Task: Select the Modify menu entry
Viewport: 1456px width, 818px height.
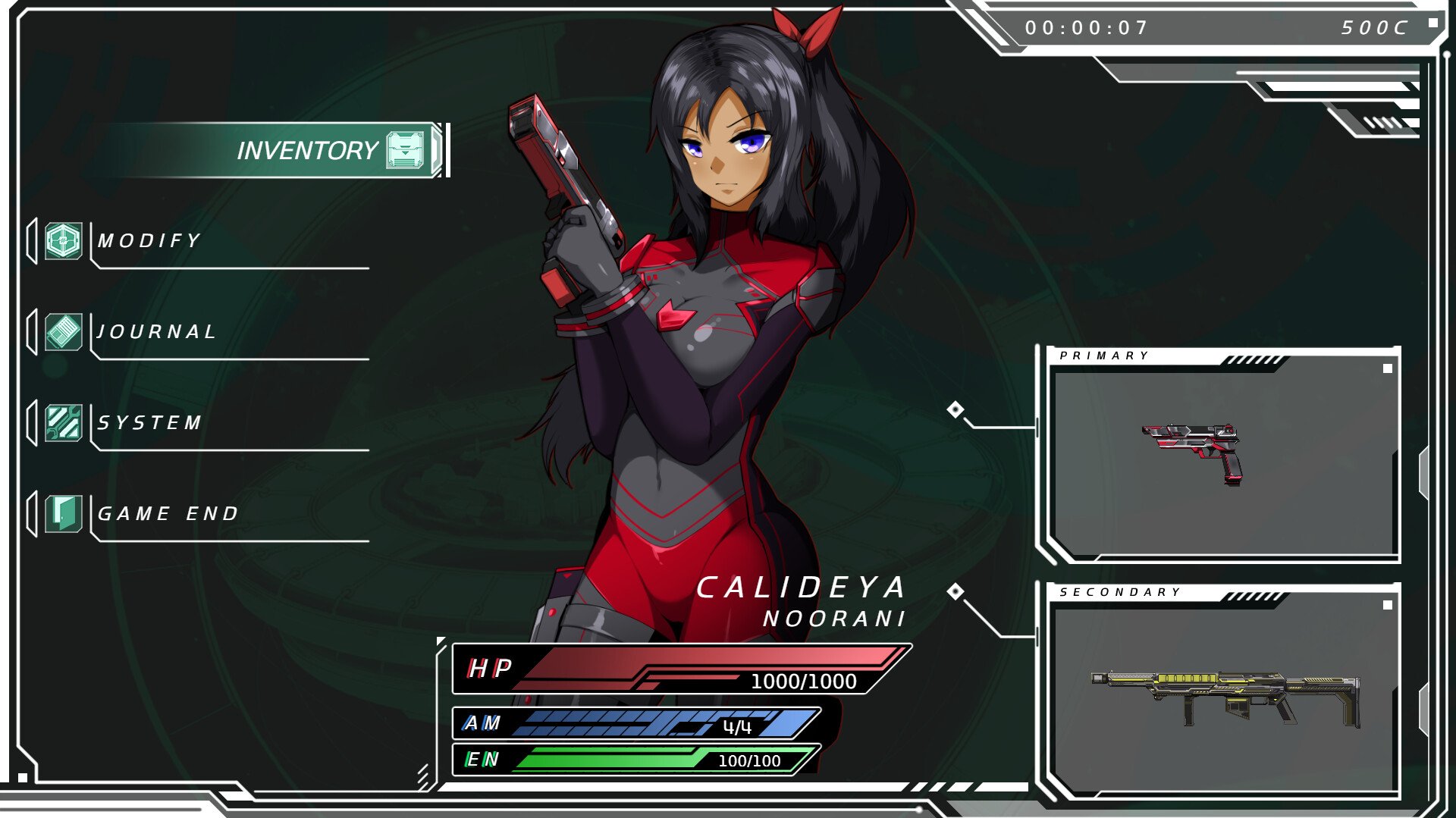Action: [149, 241]
